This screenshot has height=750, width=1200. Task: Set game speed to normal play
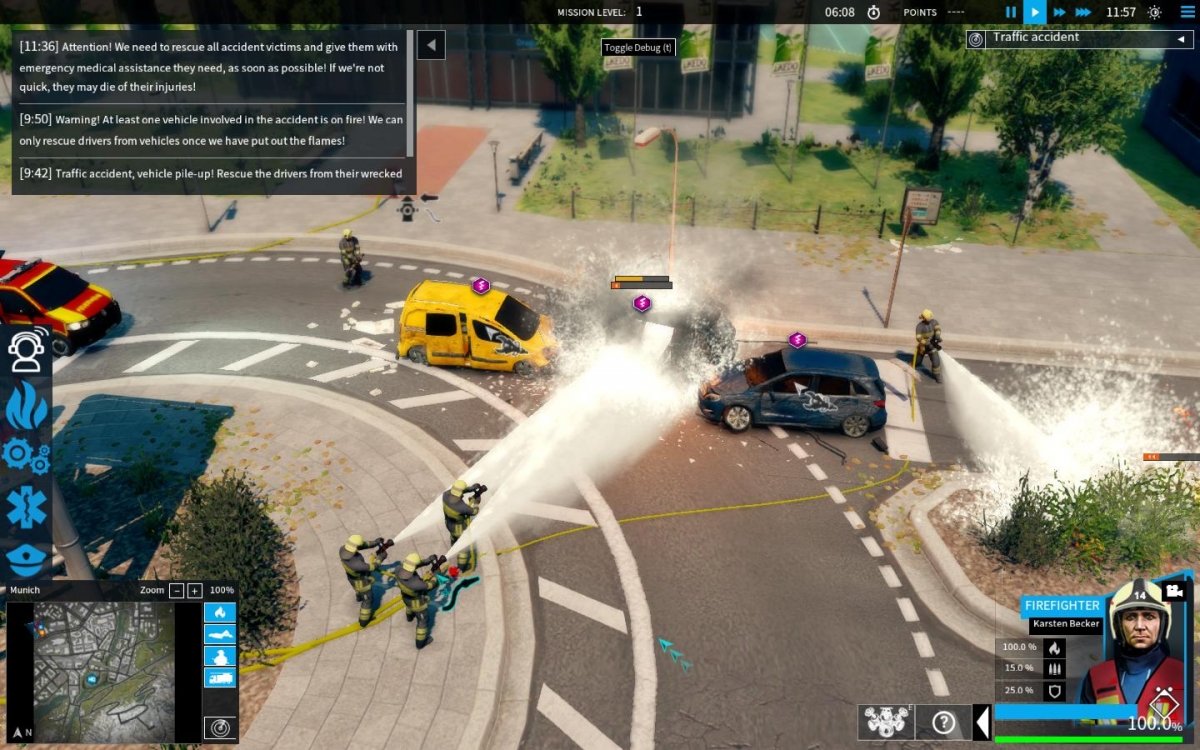[1035, 12]
